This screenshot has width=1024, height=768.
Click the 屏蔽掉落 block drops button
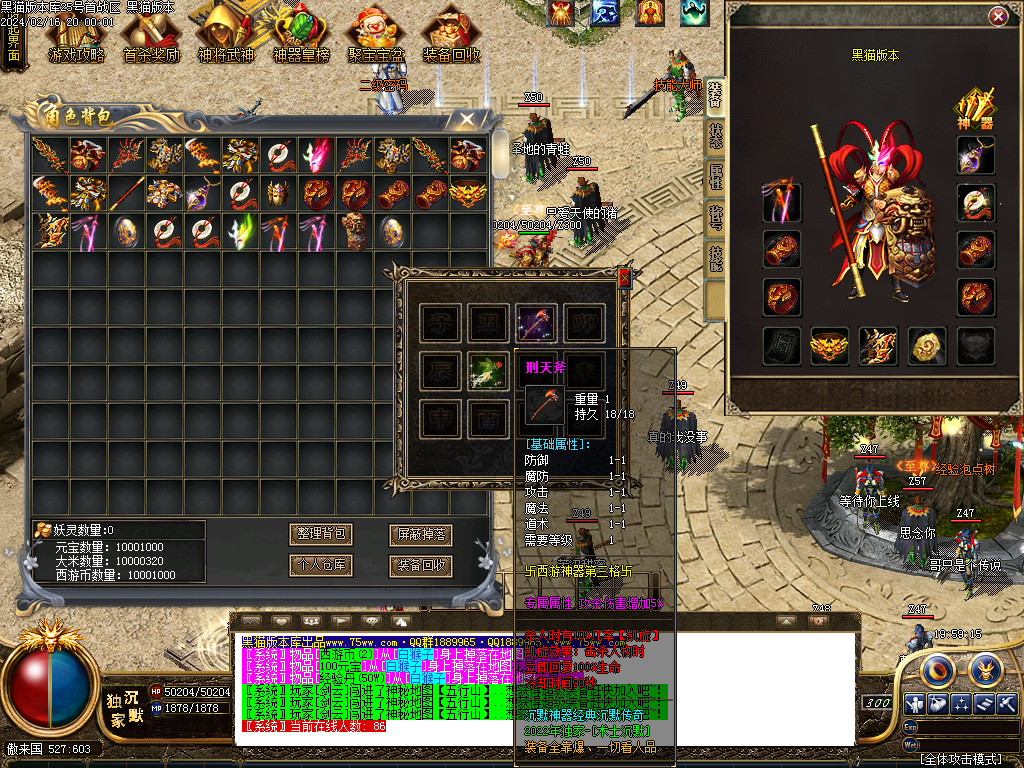click(x=419, y=534)
